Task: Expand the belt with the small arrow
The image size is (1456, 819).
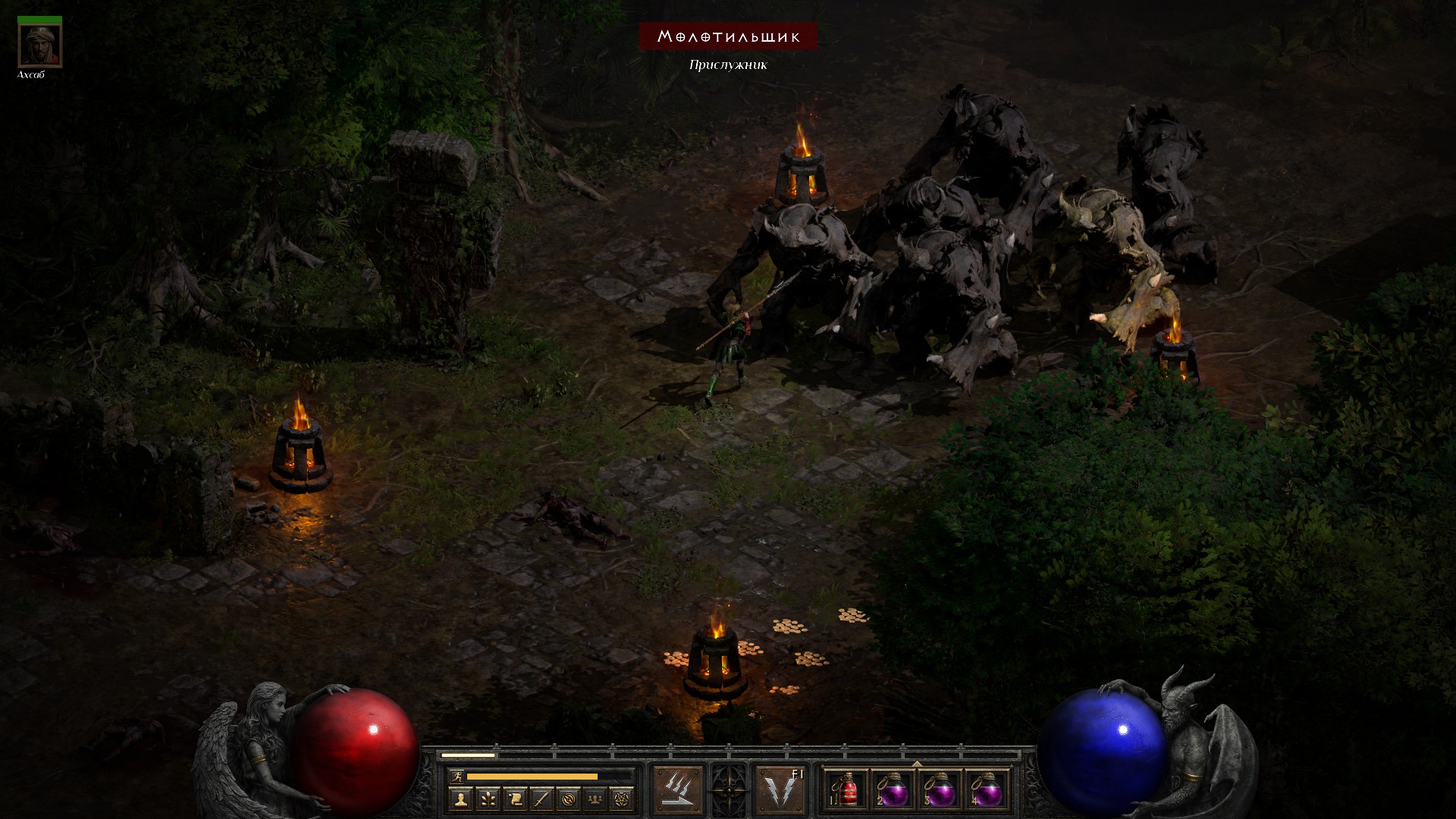Action: 917,764
